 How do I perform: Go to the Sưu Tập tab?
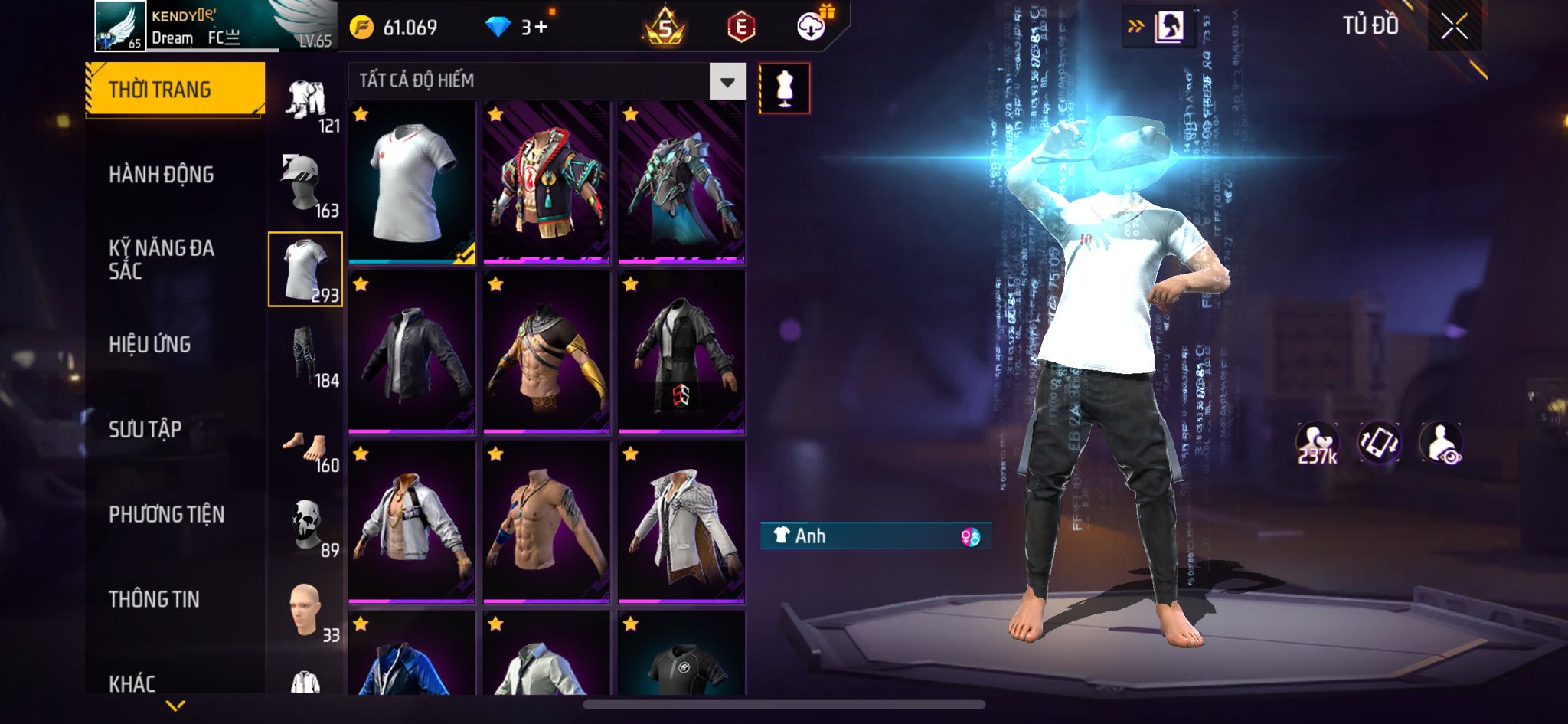pyautogui.click(x=145, y=429)
